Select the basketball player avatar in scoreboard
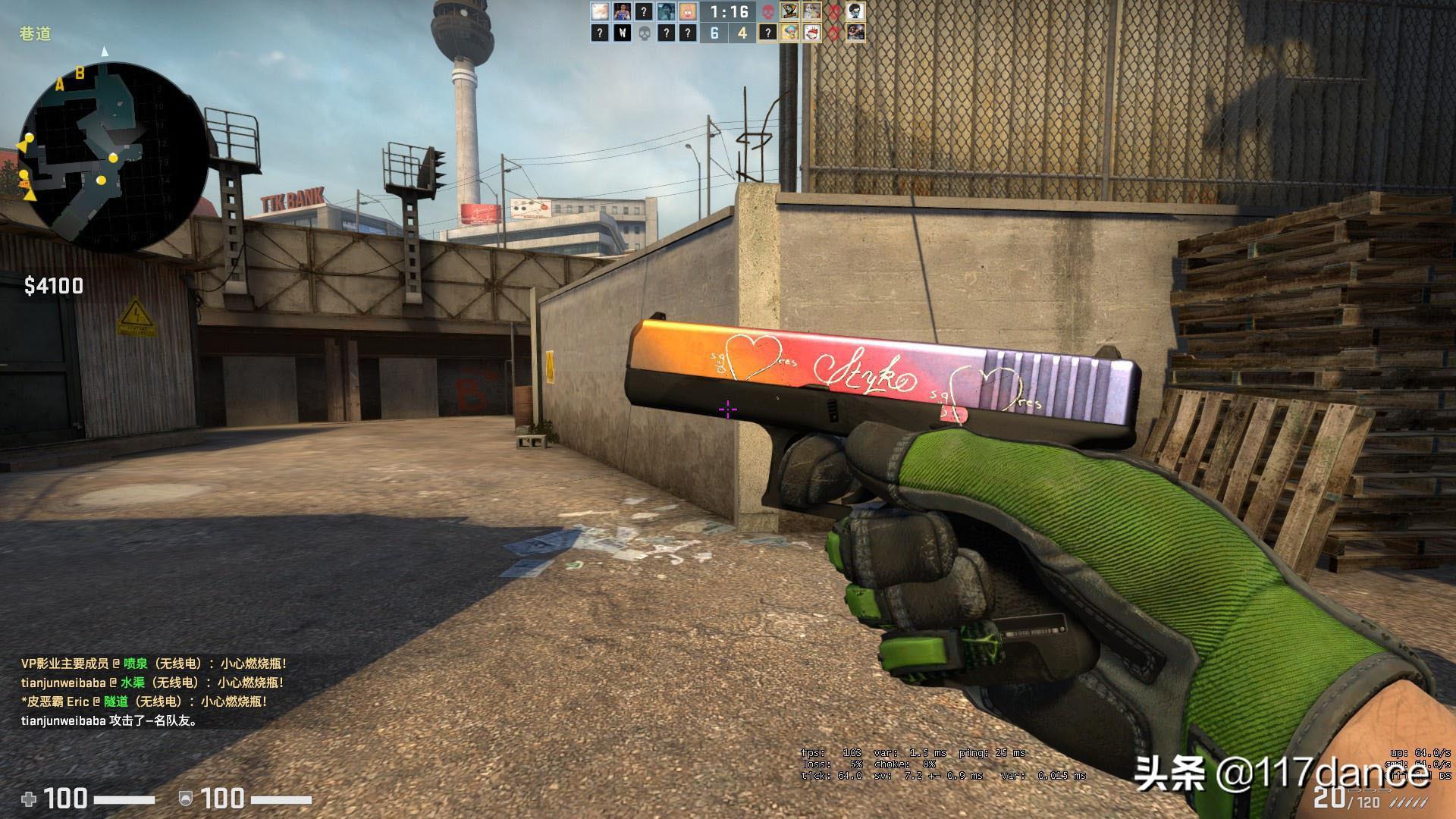1456x819 pixels. pos(622,11)
